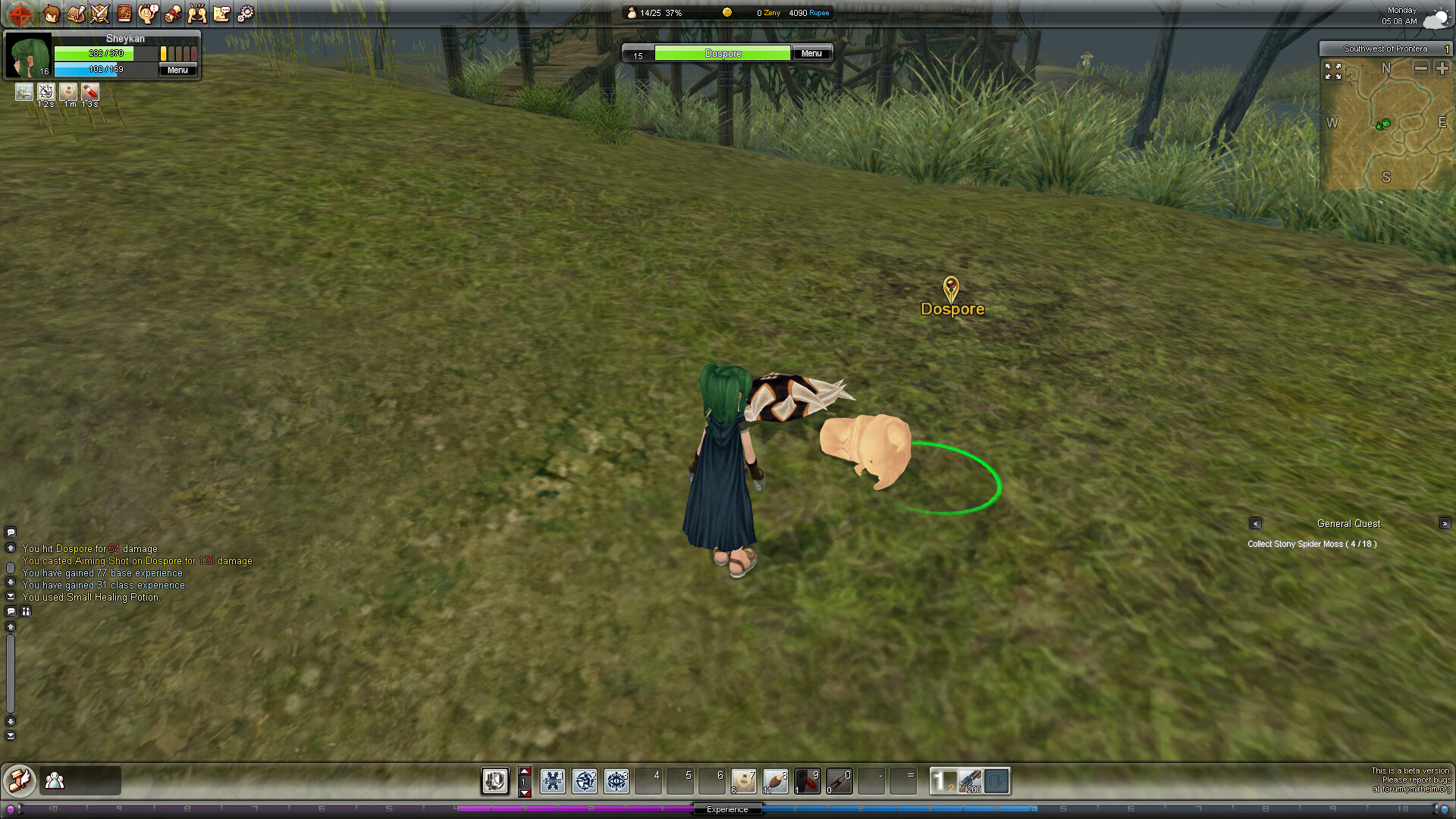Use the red potion in slot 9
1456x819 pixels.
[807, 781]
